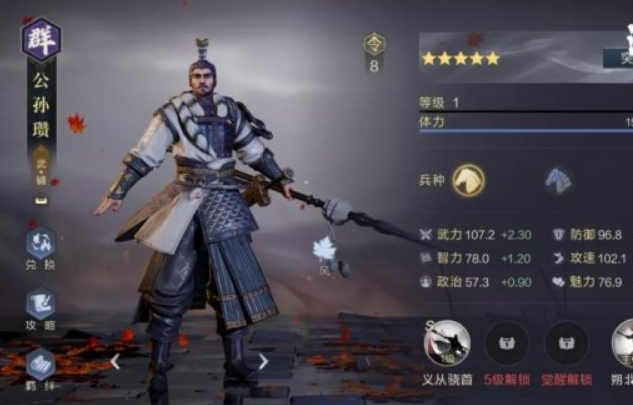
Task: Show the previous general with left arrow
Action: pos(115,361)
